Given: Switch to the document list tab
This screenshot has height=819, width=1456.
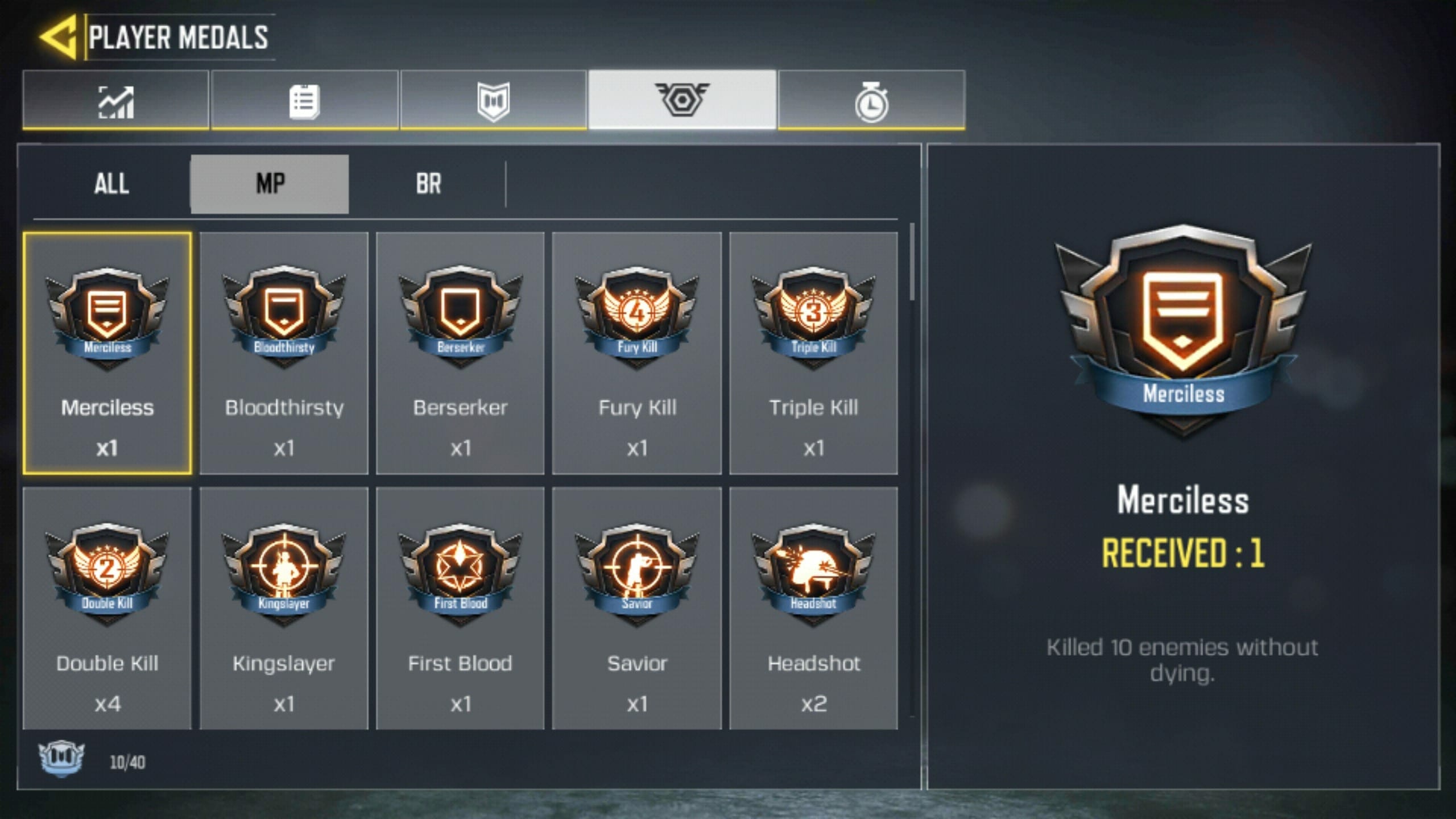Looking at the screenshot, I should [x=304, y=101].
